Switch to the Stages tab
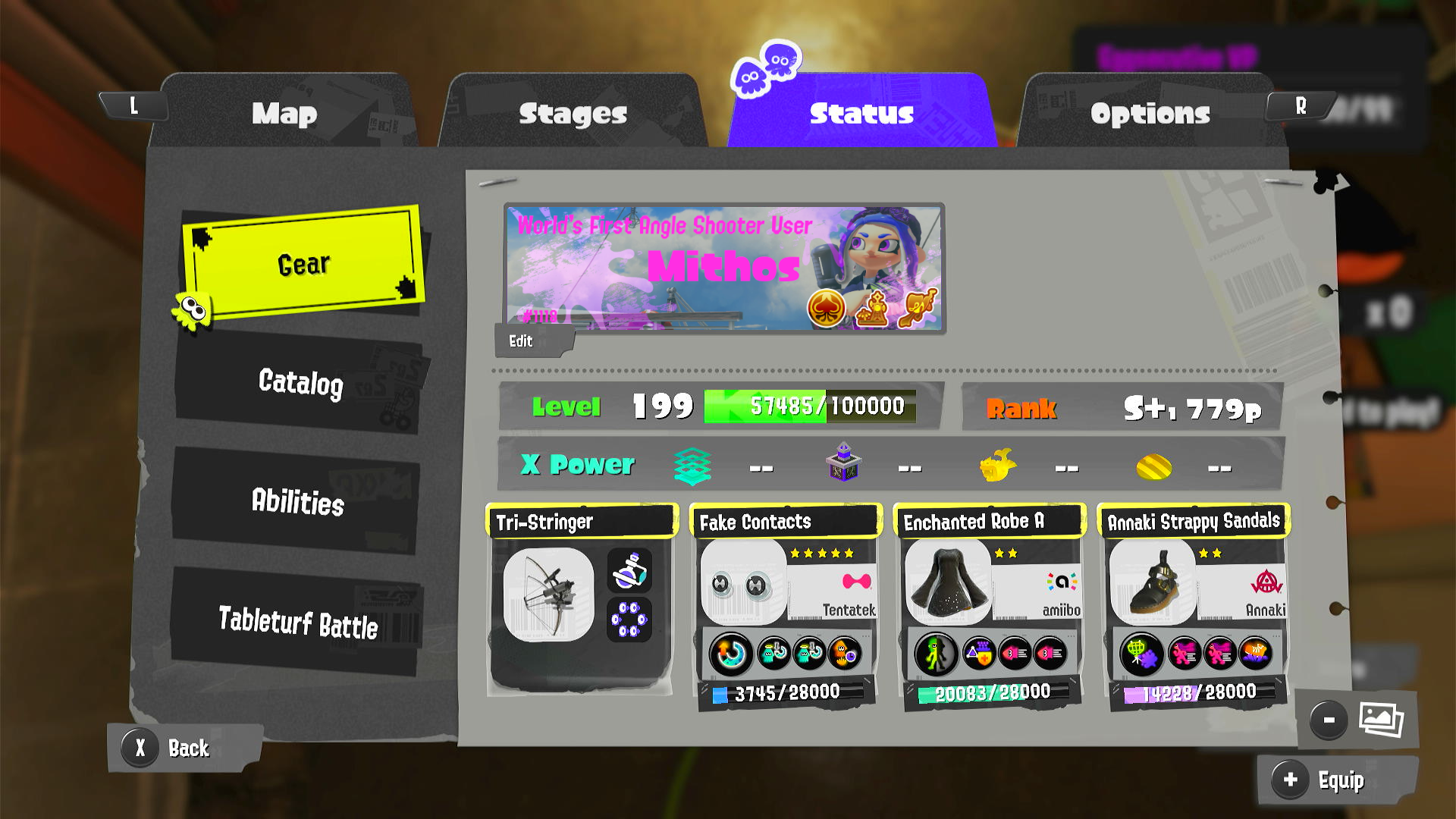This screenshot has width=1456, height=819. (573, 114)
